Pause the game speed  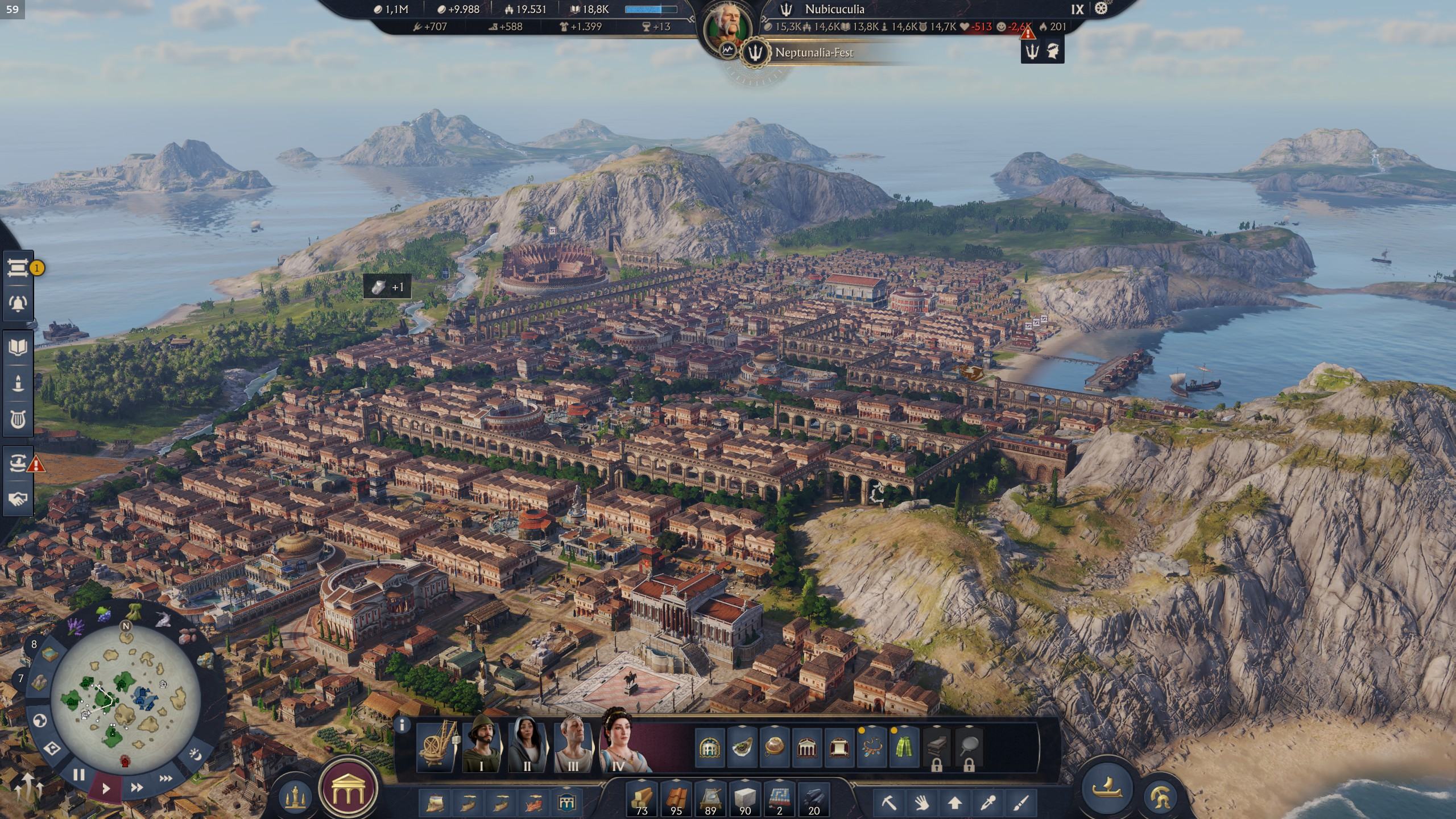coord(79,775)
